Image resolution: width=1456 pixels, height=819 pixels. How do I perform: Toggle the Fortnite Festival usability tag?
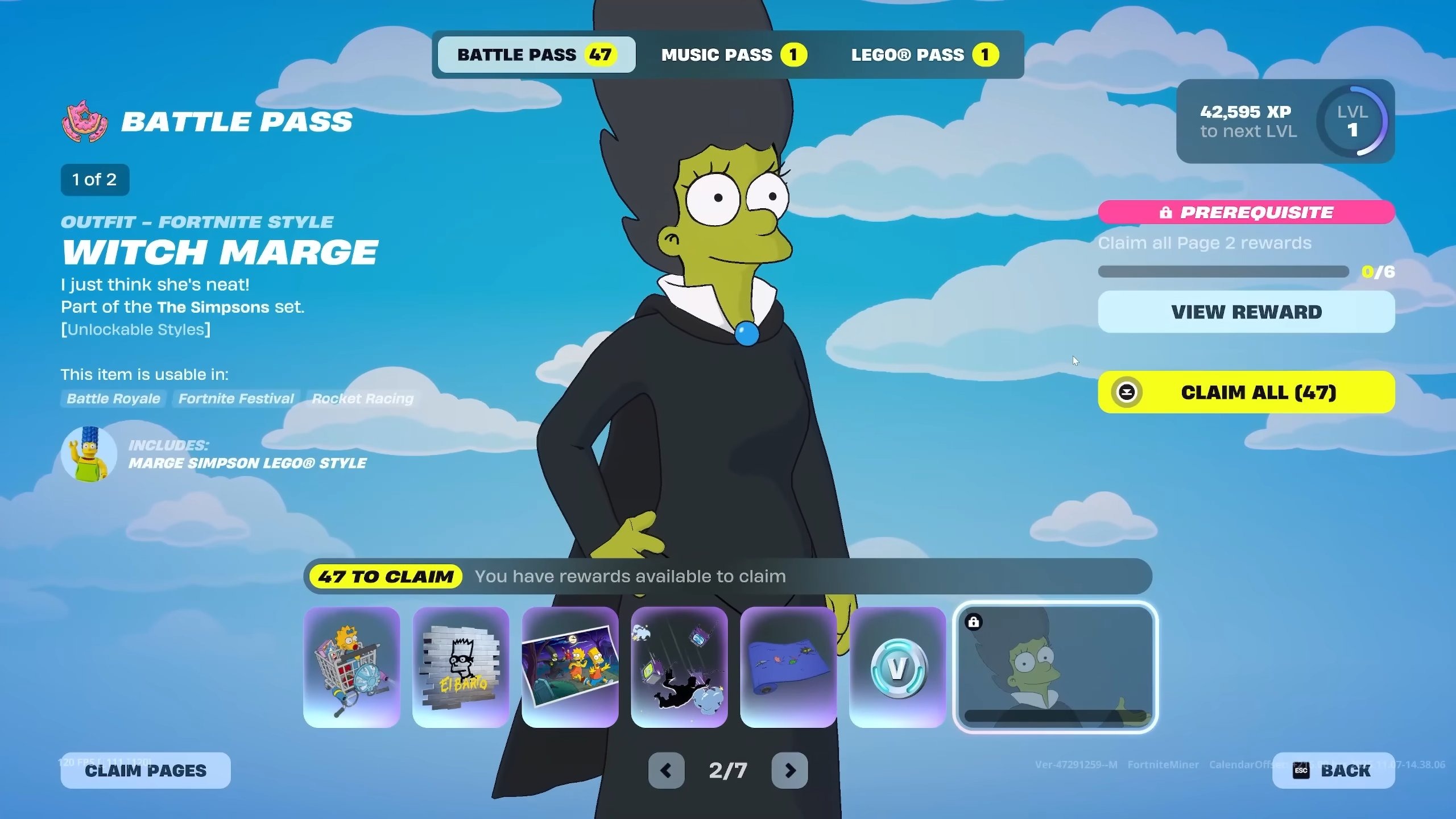(x=235, y=398)
